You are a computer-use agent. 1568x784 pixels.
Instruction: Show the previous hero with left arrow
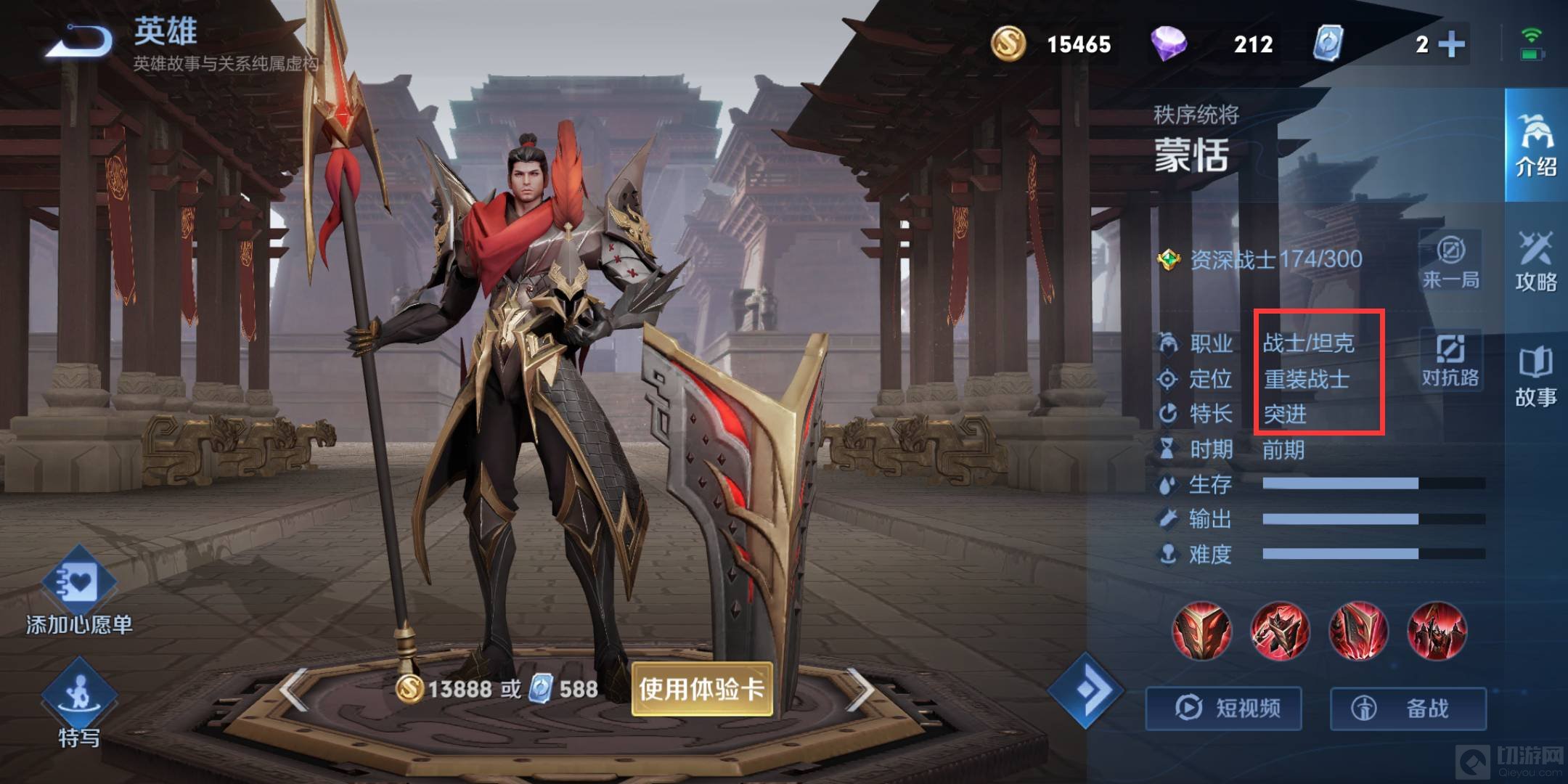coord(294,689)
